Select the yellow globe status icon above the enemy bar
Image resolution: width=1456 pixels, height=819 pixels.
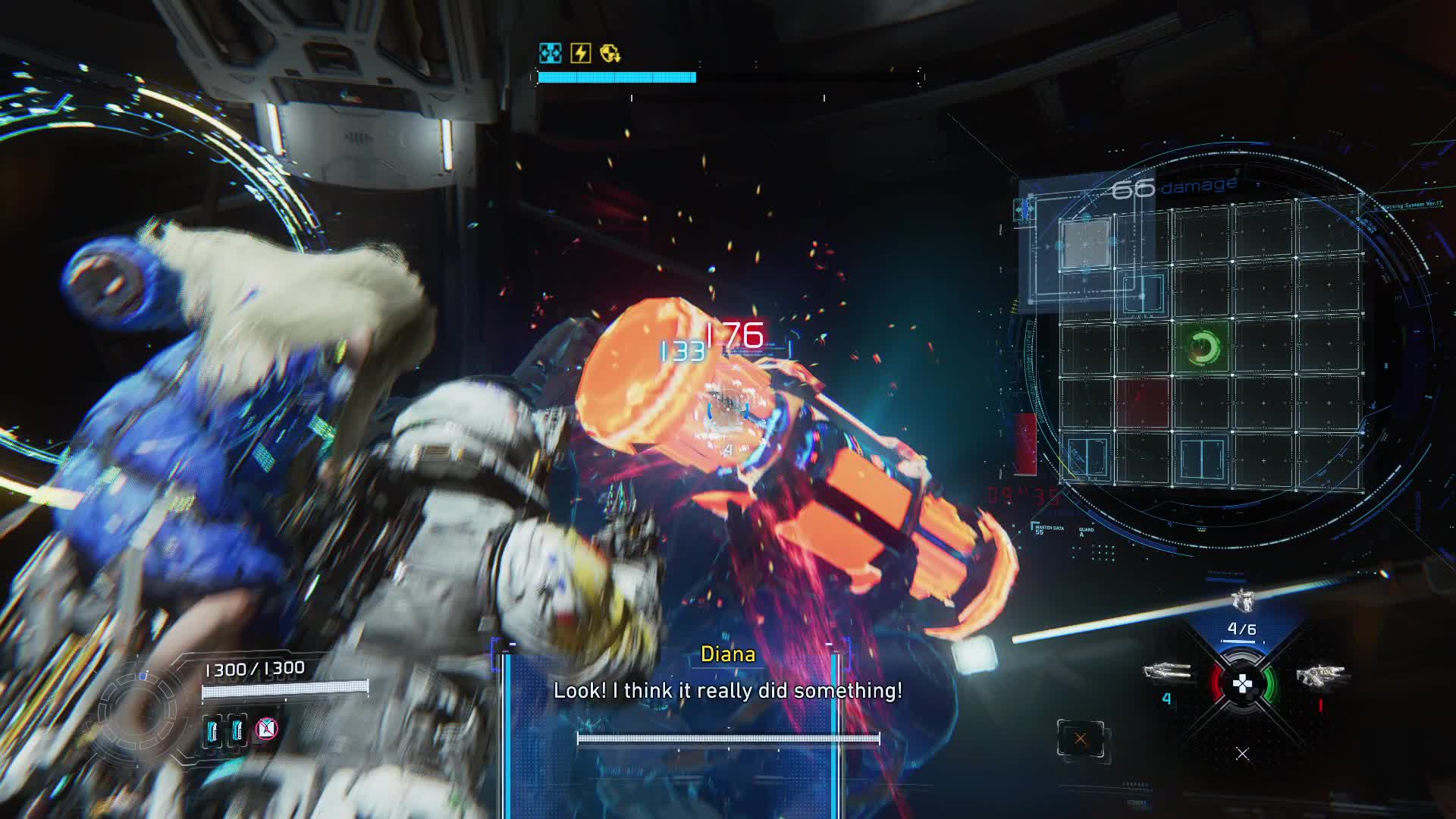[610, 53]
